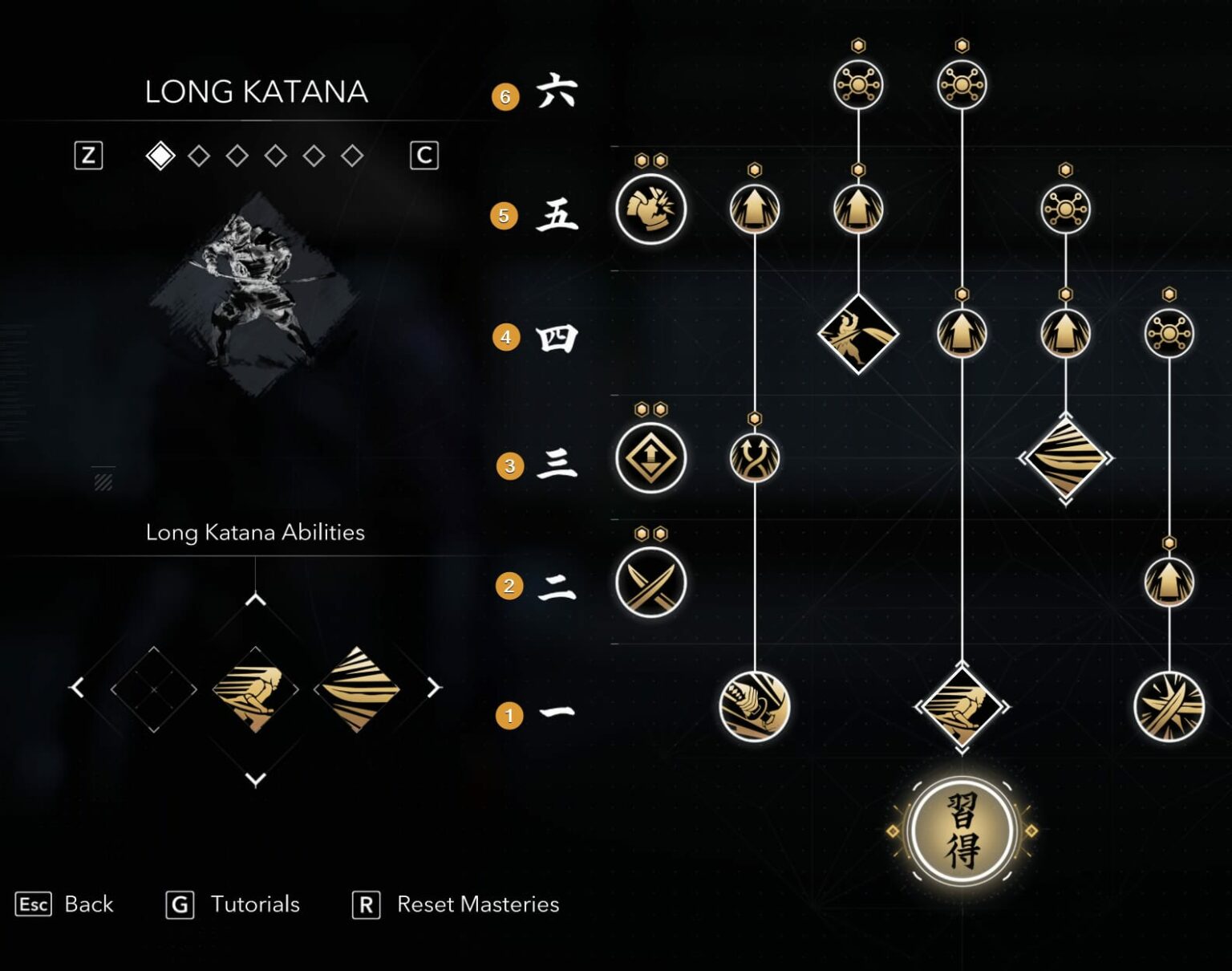
Task: Select the forked-arrows skill node in rank three
Action: [755, 457]
